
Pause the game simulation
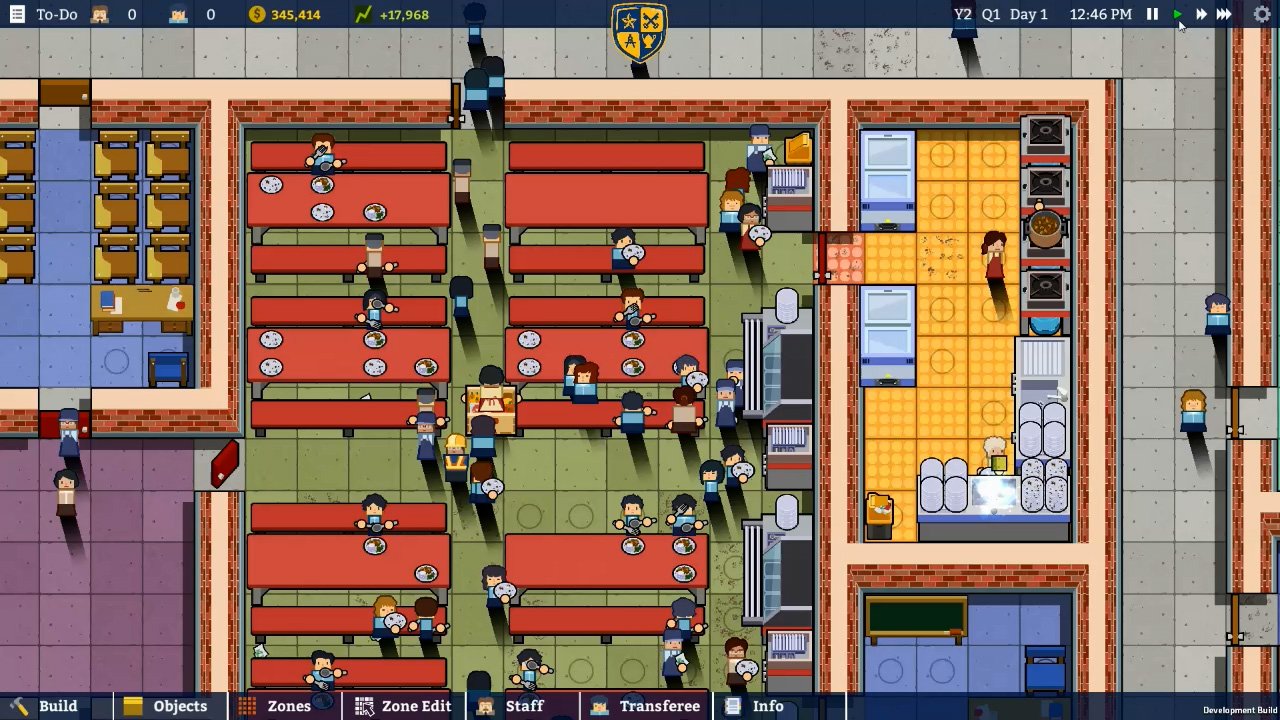tap(1152, 14)
